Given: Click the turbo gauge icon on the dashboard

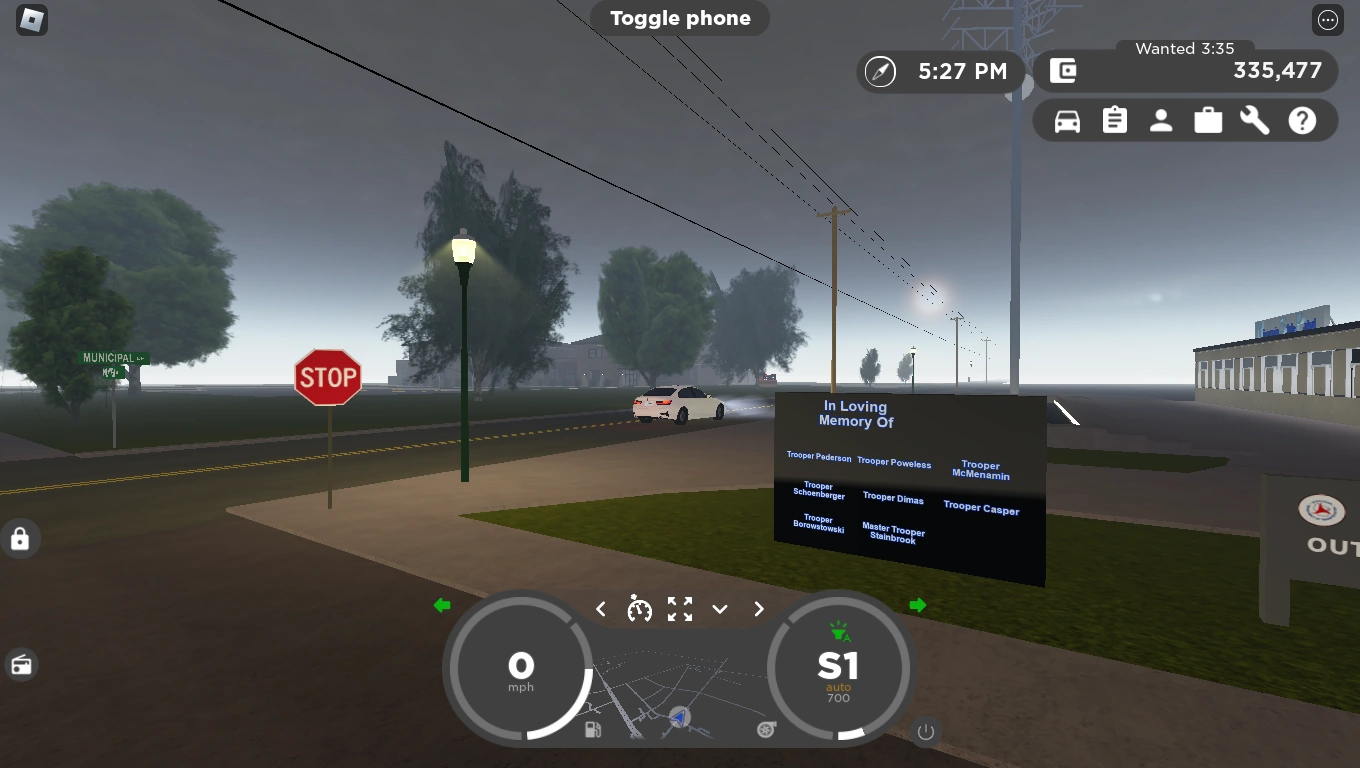Looking at the screenshot, I should click(x=765, y=730).
